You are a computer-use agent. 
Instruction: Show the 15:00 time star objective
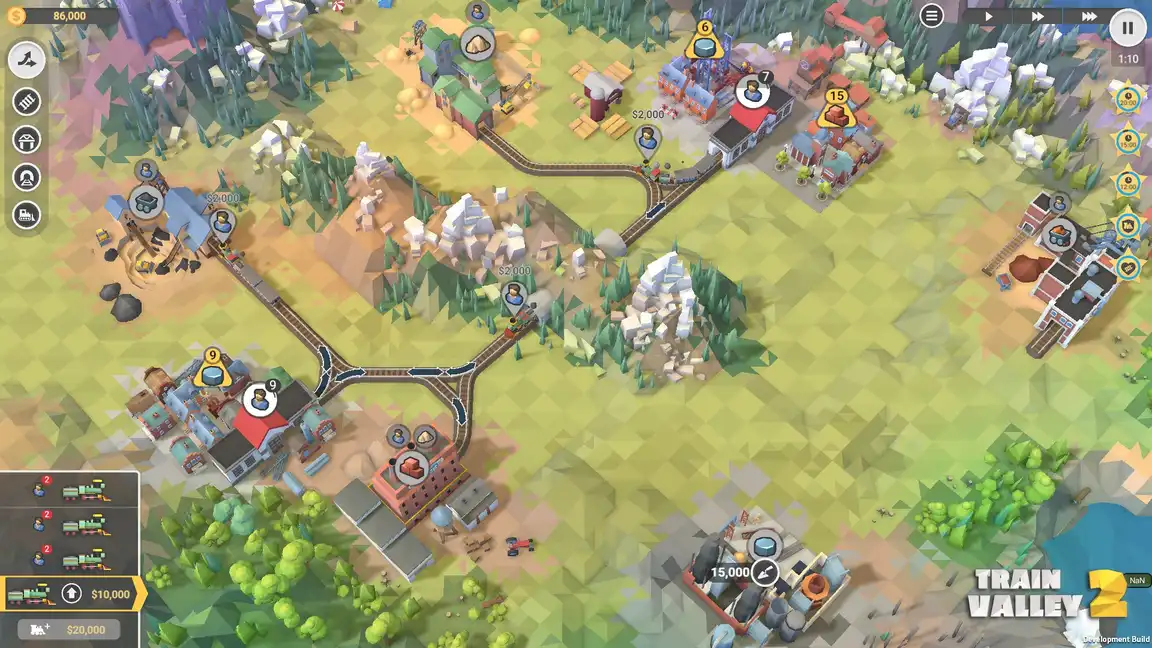(x=1128, y=141)
